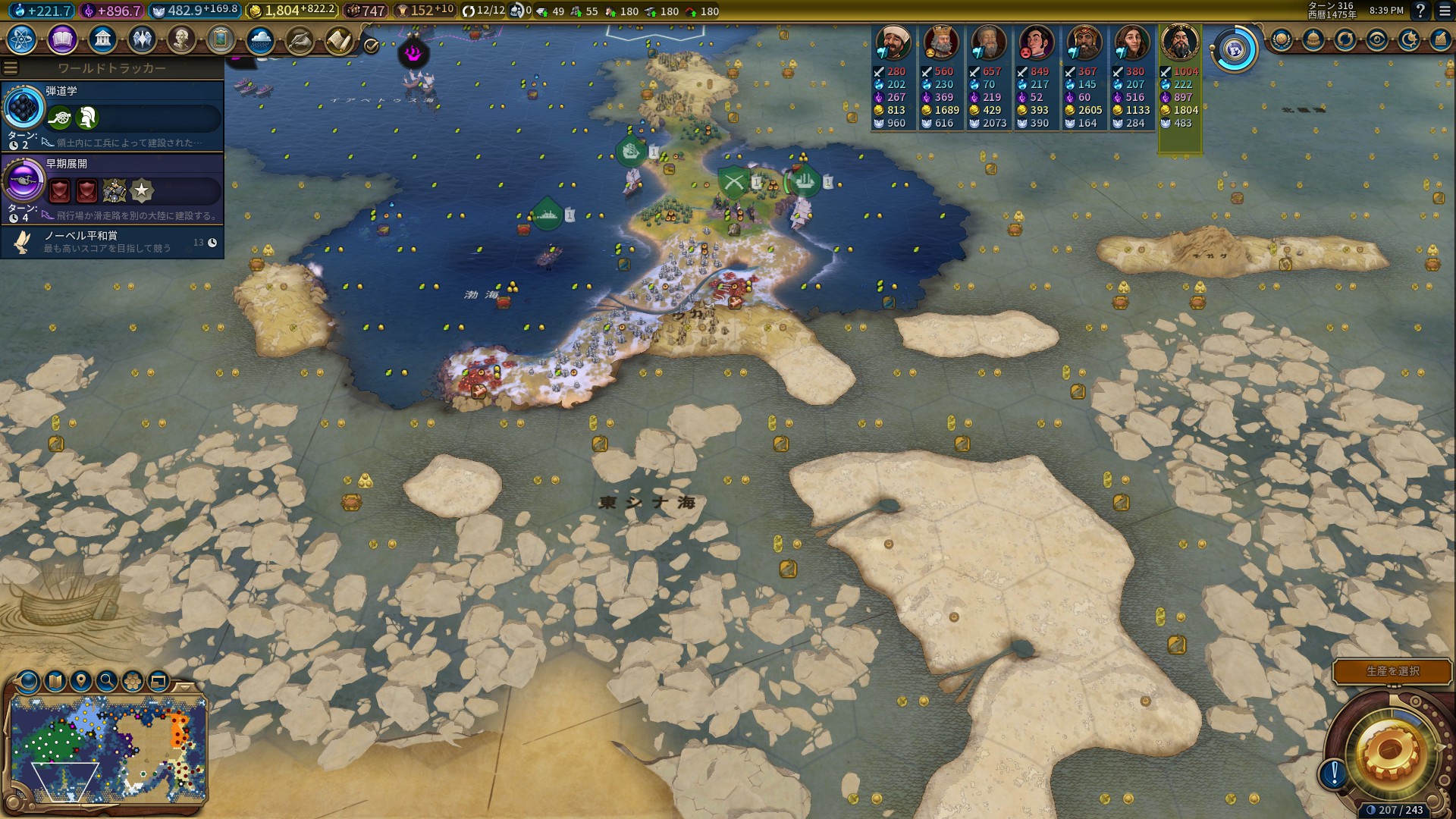Viewport: 1456px width, 819px height.
Task: Open the world rankings laurel globe button
Action: click(1282, 39)
